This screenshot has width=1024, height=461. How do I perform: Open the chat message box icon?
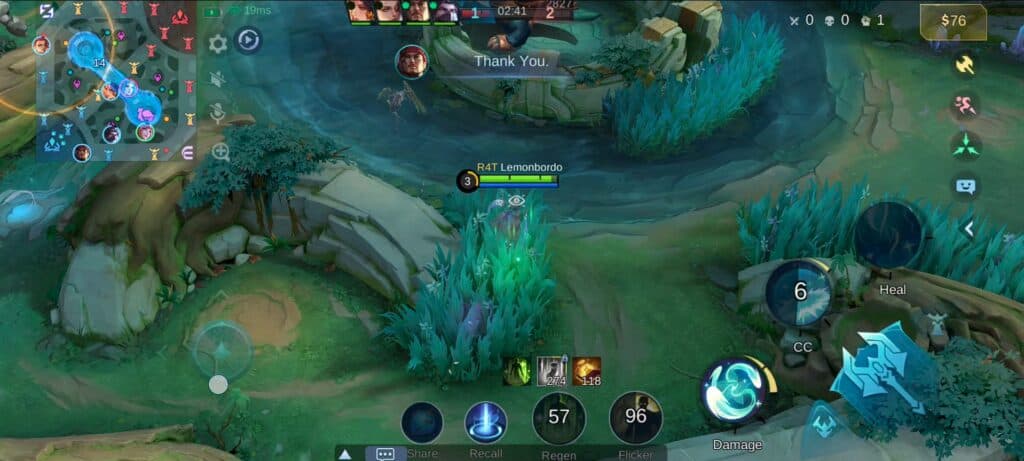[385, 453]
